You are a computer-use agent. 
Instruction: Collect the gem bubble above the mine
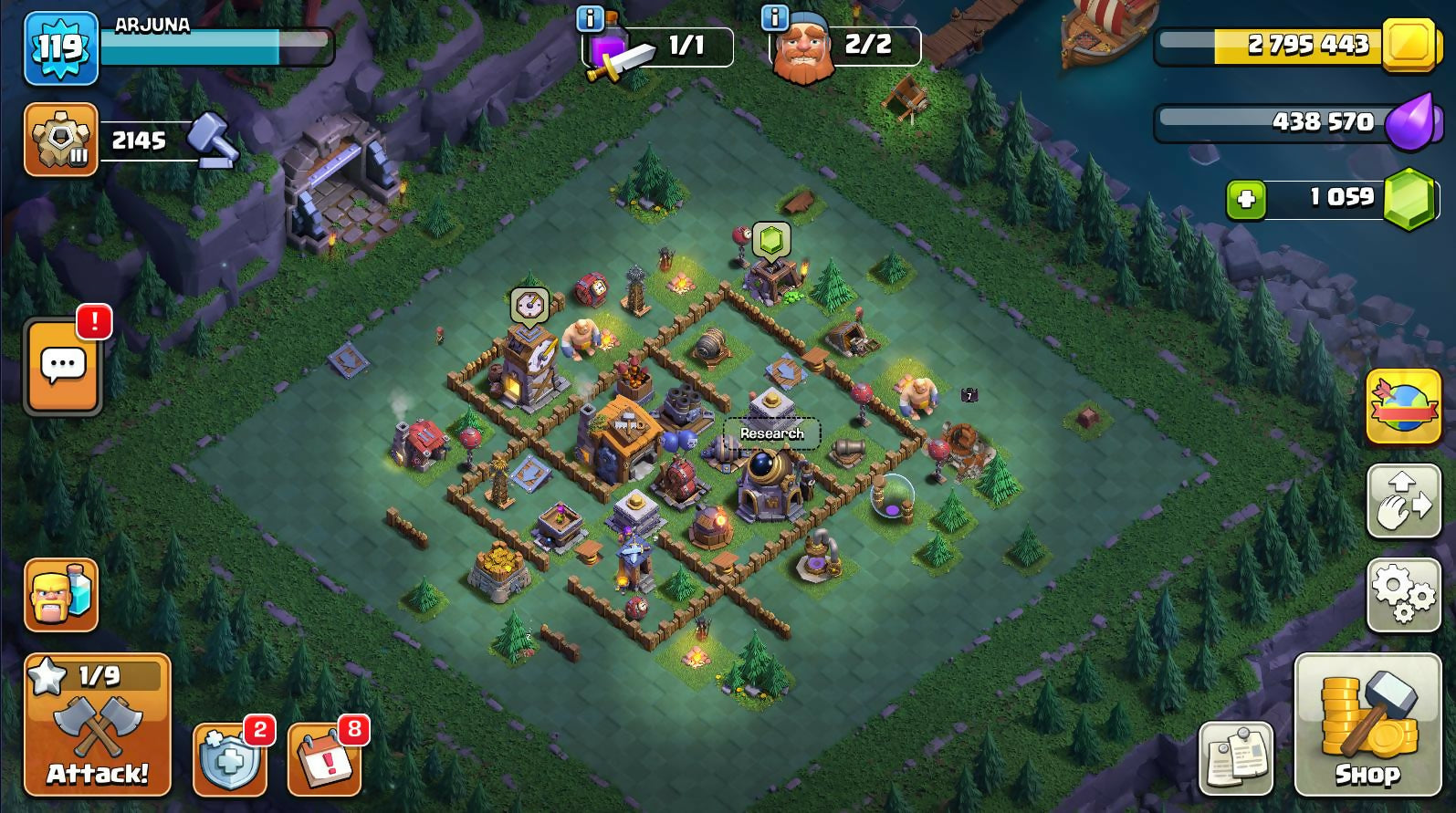click(770, 241)
